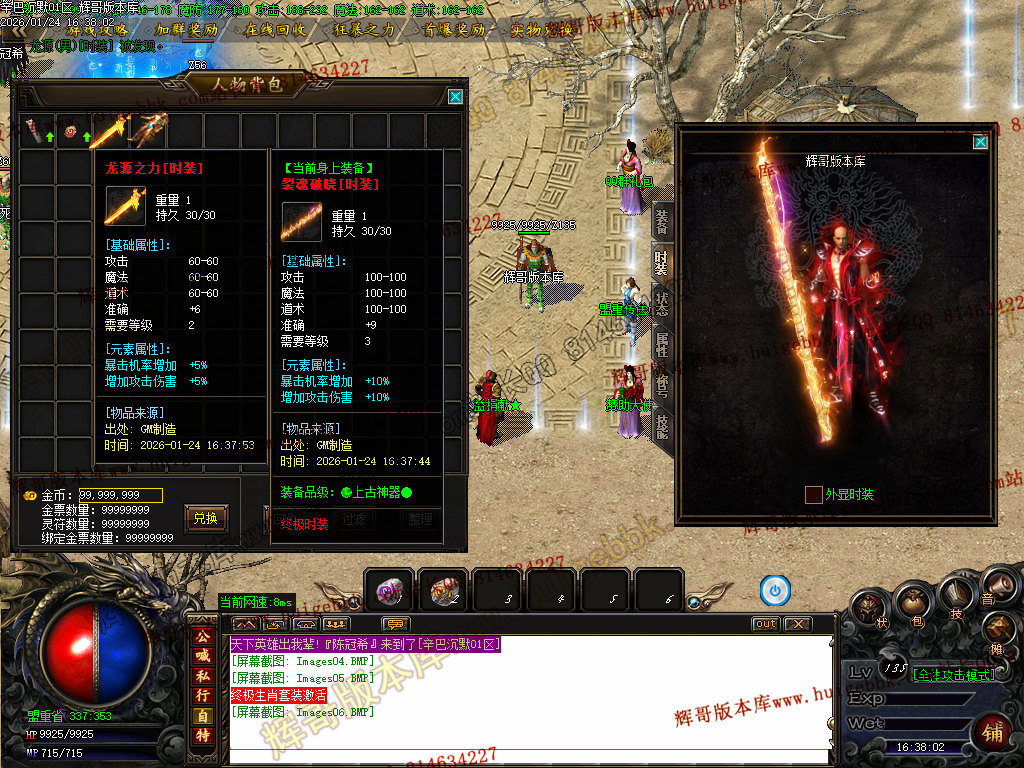This screenshot has height=768, width=1024.
Task: Select the scroll item in the bag
Action: (35, 131)
